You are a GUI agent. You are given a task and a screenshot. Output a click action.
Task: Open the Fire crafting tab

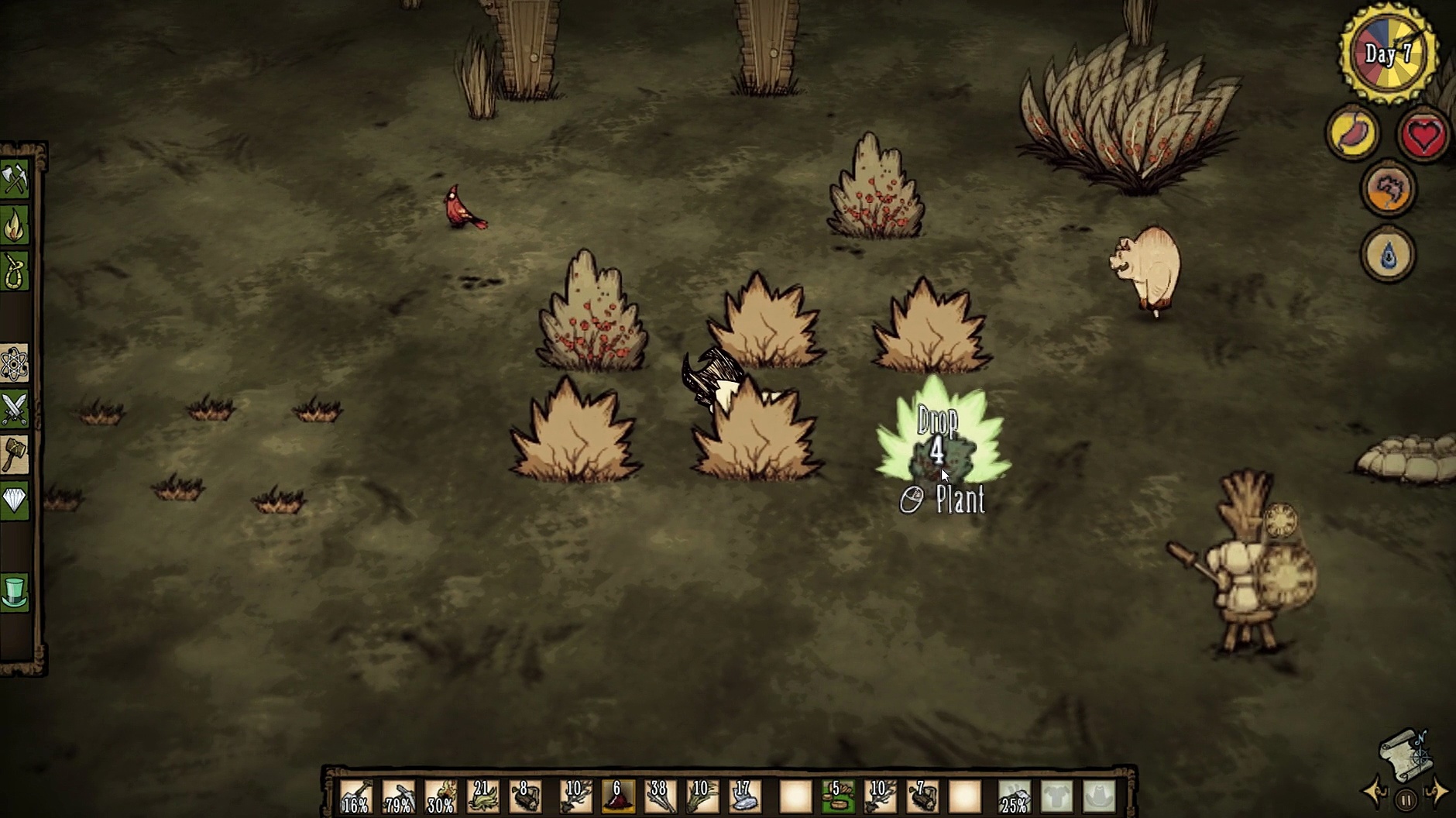pyautogui.click(x=15, y=226)
